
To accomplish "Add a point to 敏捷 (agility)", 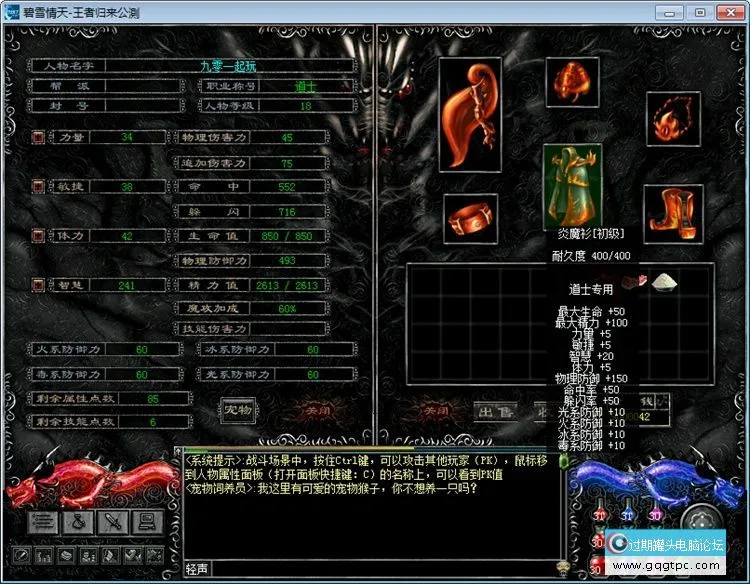I will [38, 186].
